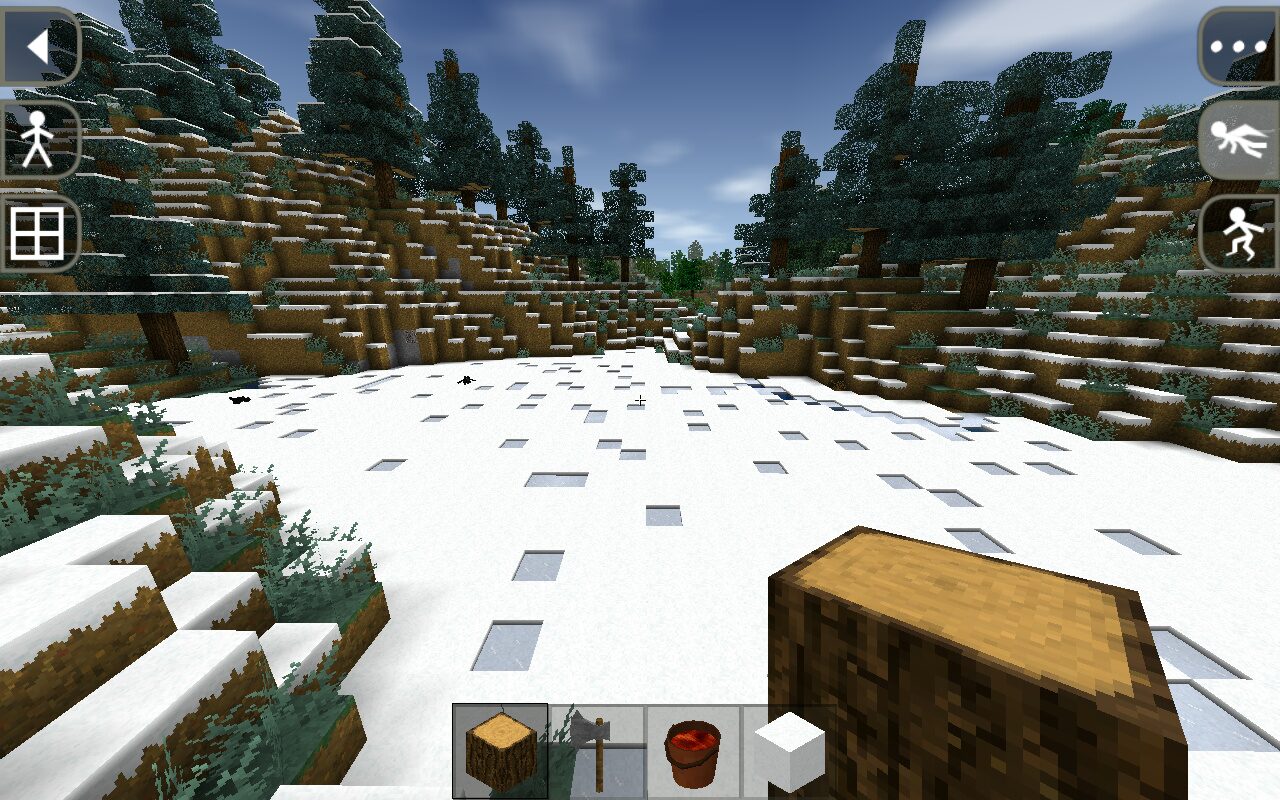Select the stone axe hotbar slot
This screenshot has height=800, width=1280.
[x=593, y=750]
